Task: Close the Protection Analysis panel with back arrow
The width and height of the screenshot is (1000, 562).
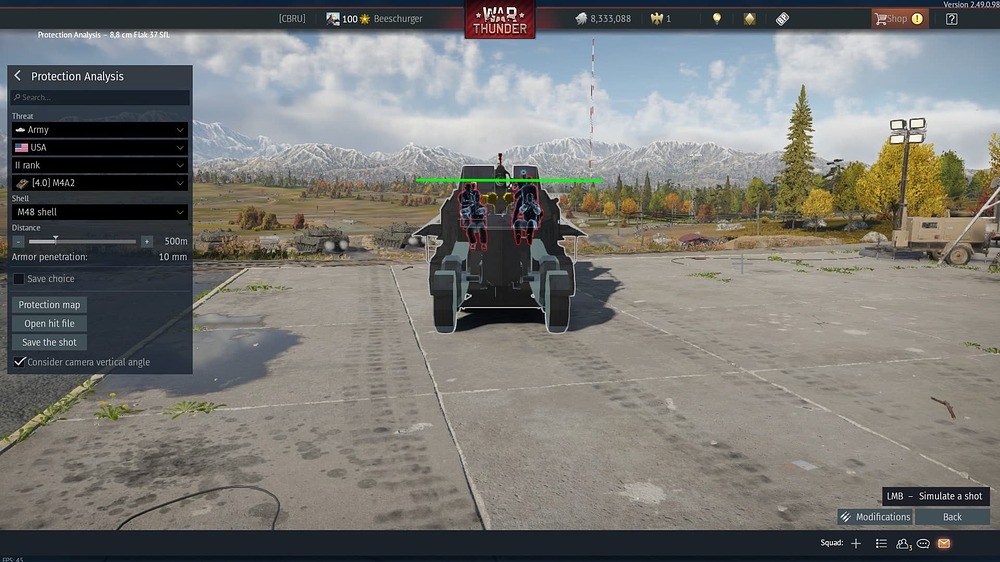Action: click(17, 76)
